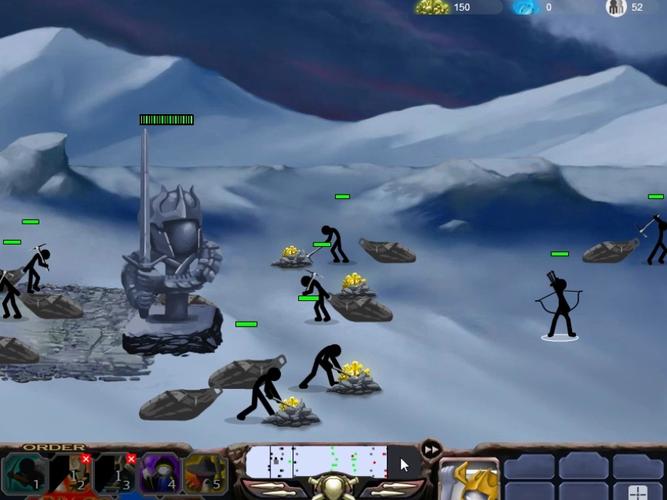Toggle the fast-forward speed button
The height and width of the screenshot is (500, 667).
tap(432, 449)
